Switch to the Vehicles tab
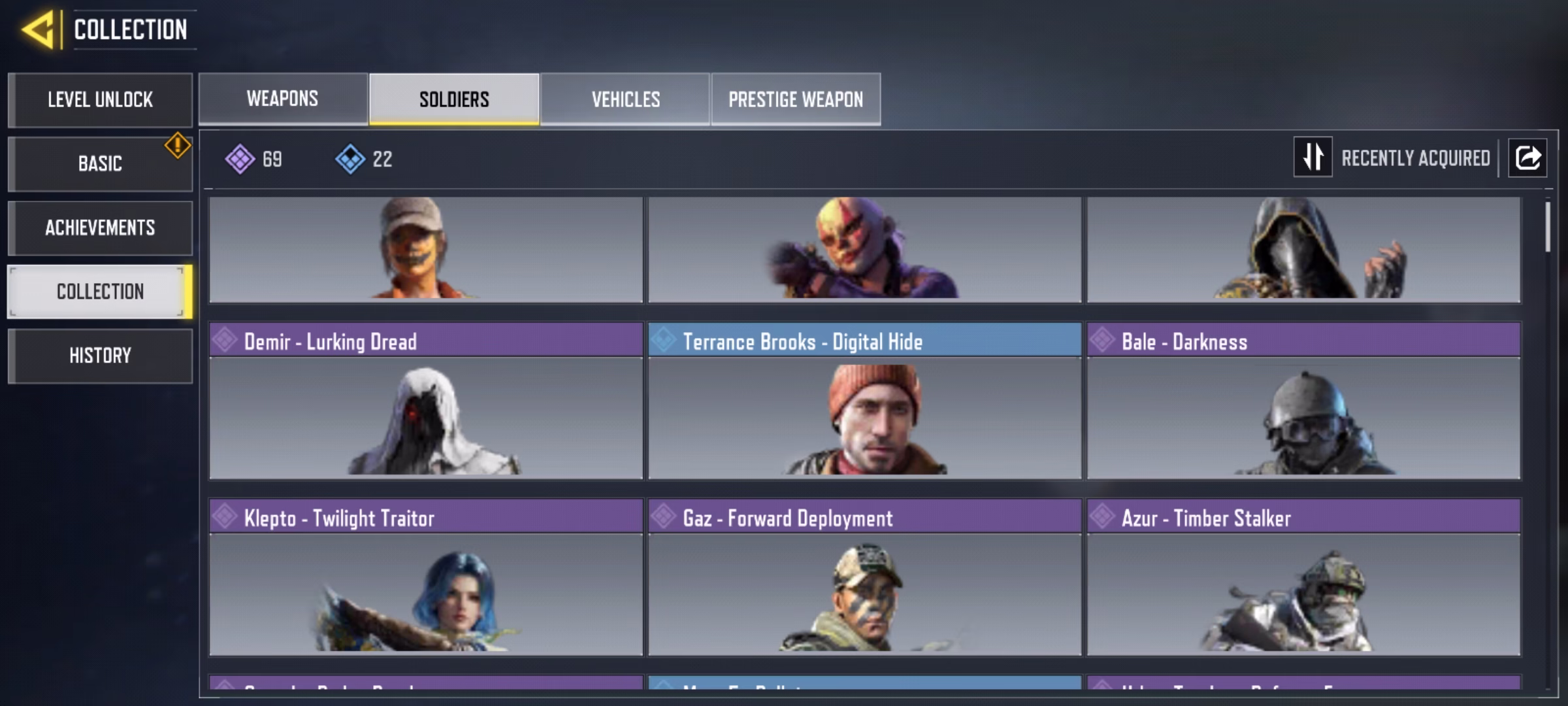 (x=625, y=99)
